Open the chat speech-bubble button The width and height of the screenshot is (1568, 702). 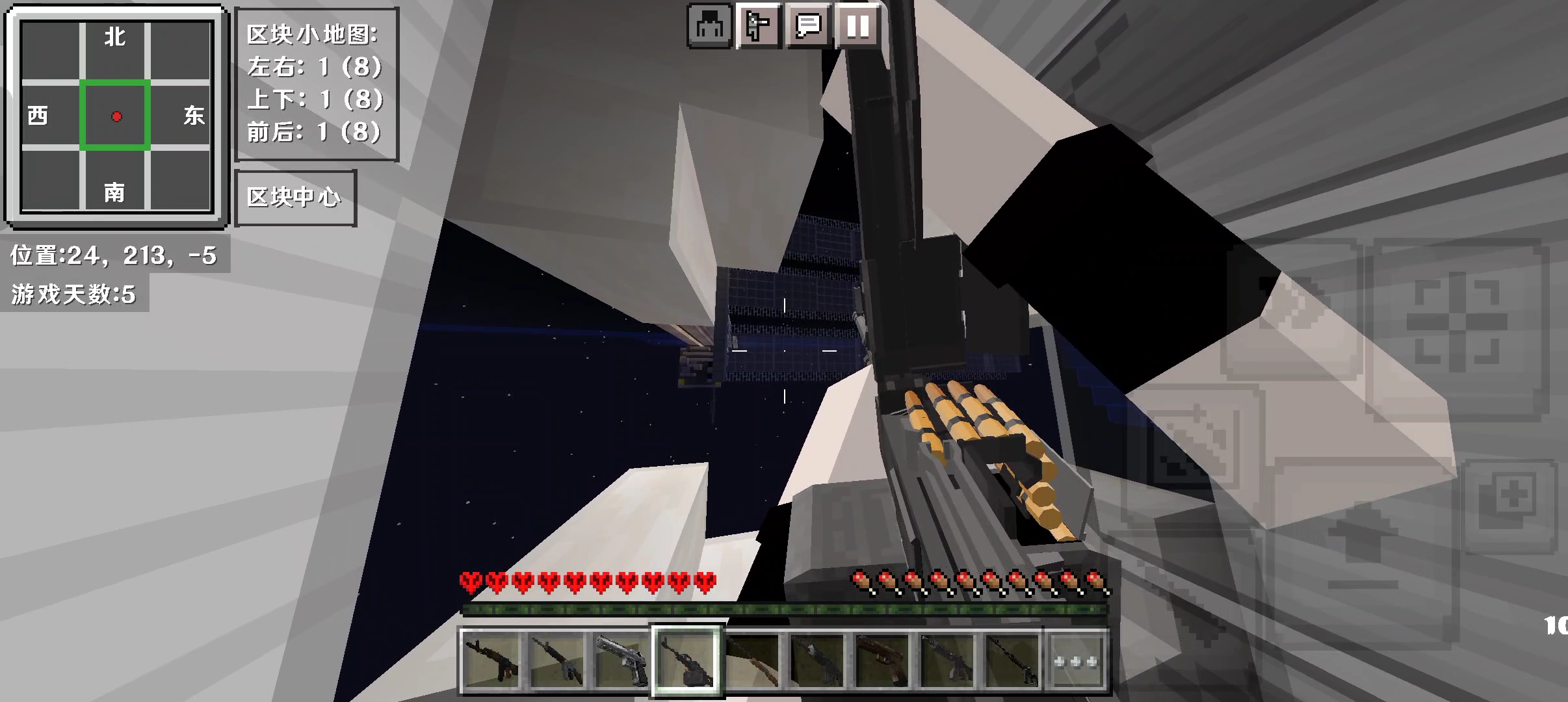coord(808,27)
